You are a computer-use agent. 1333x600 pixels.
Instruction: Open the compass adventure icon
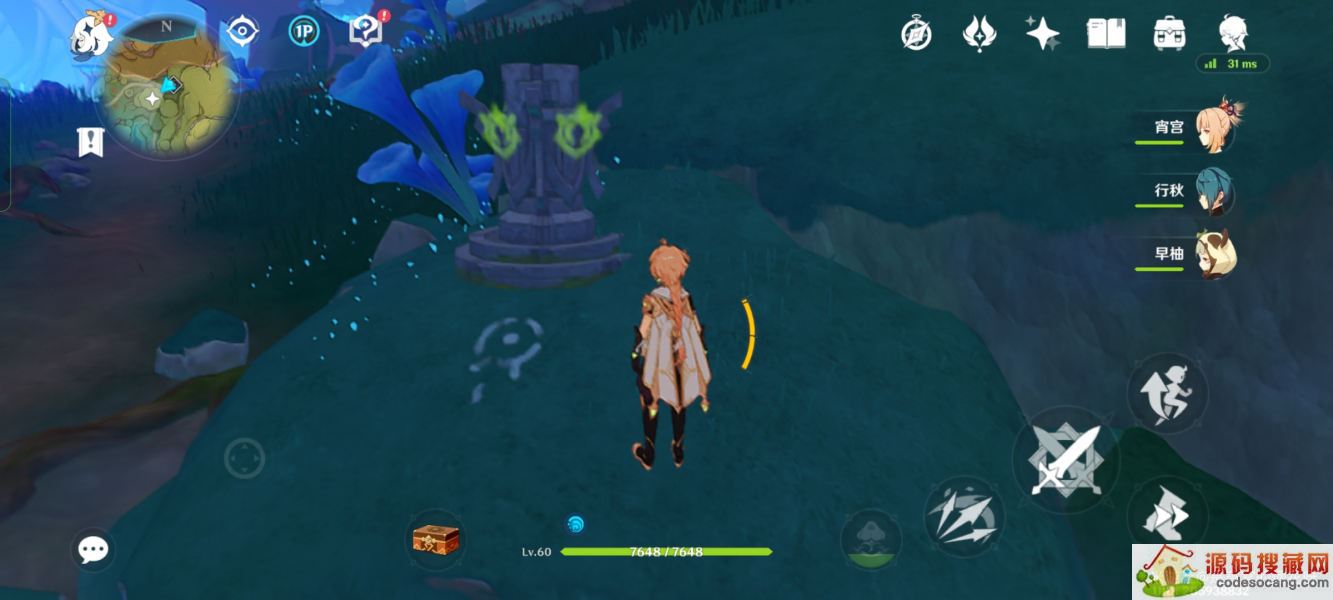(x=916, y=34)
